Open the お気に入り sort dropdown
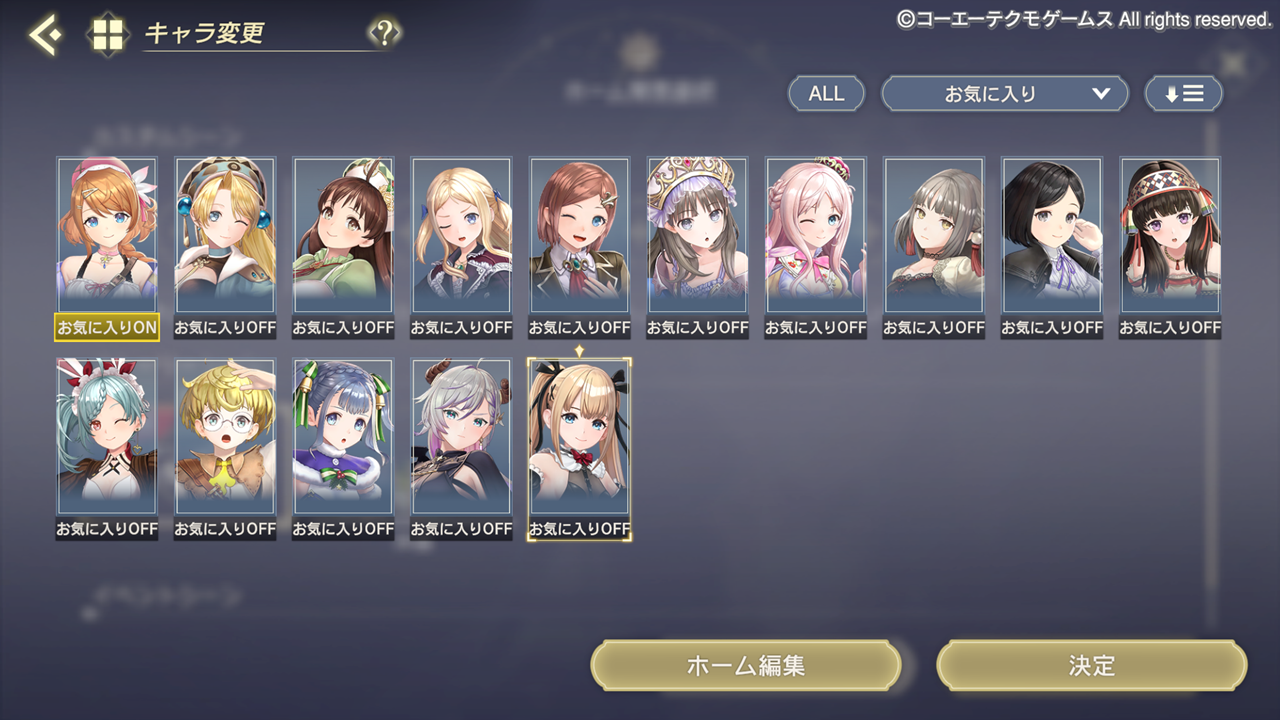 click(1004, 94)
